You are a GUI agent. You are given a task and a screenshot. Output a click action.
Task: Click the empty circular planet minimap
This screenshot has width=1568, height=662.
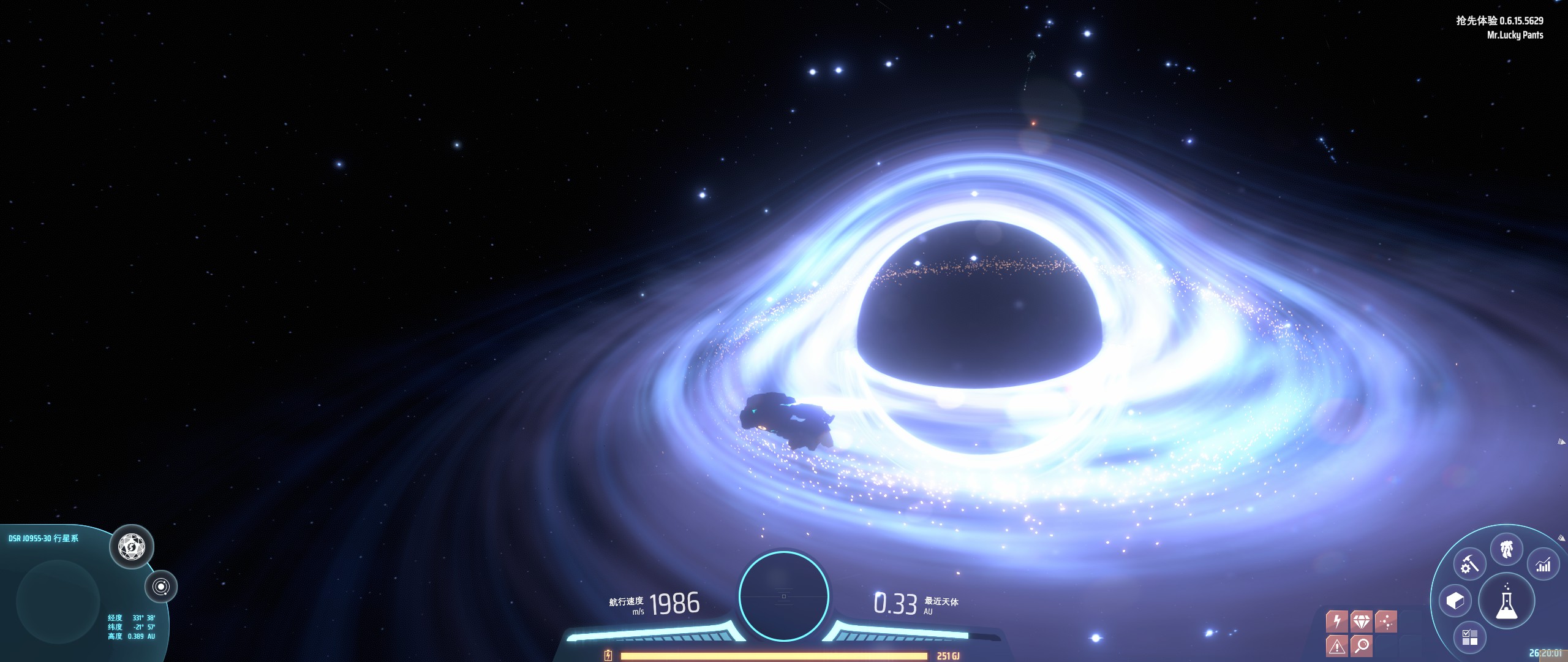coord(58,600)
